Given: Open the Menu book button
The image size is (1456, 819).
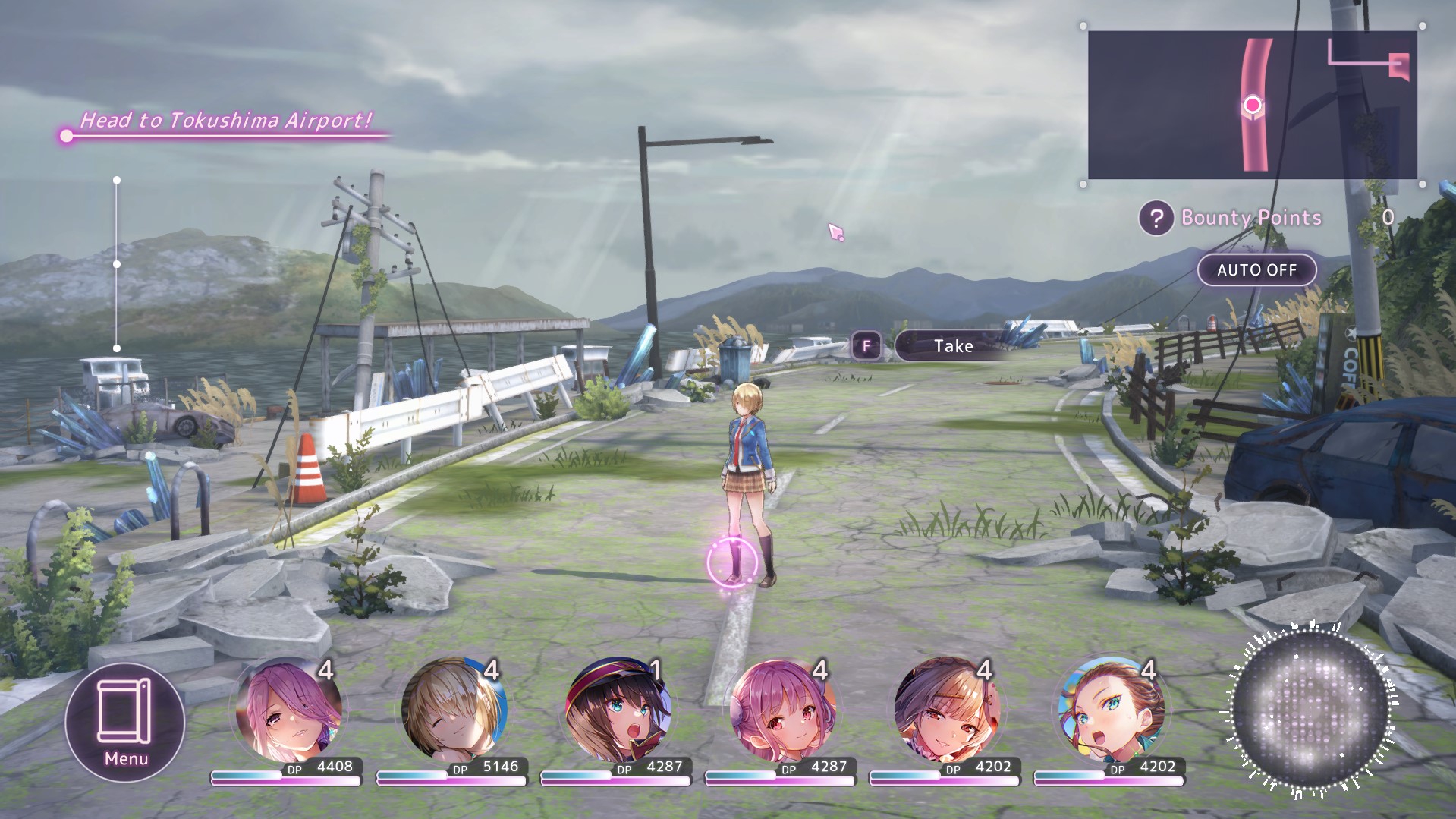Looking at the screenshot, I should pyautogui.click(x=125, y=721).
